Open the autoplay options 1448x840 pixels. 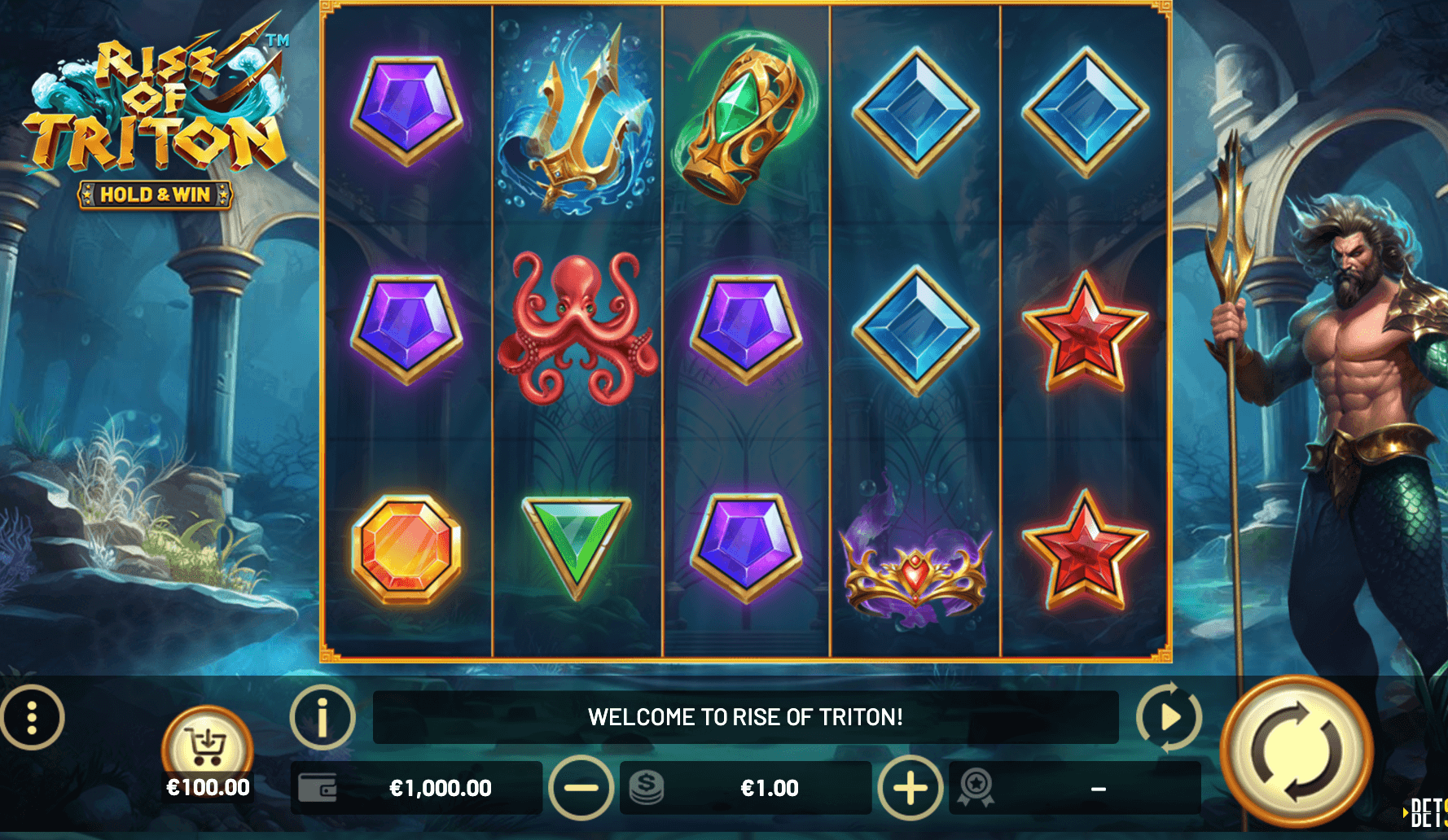pyautogui.click(x=1169, y=717)
